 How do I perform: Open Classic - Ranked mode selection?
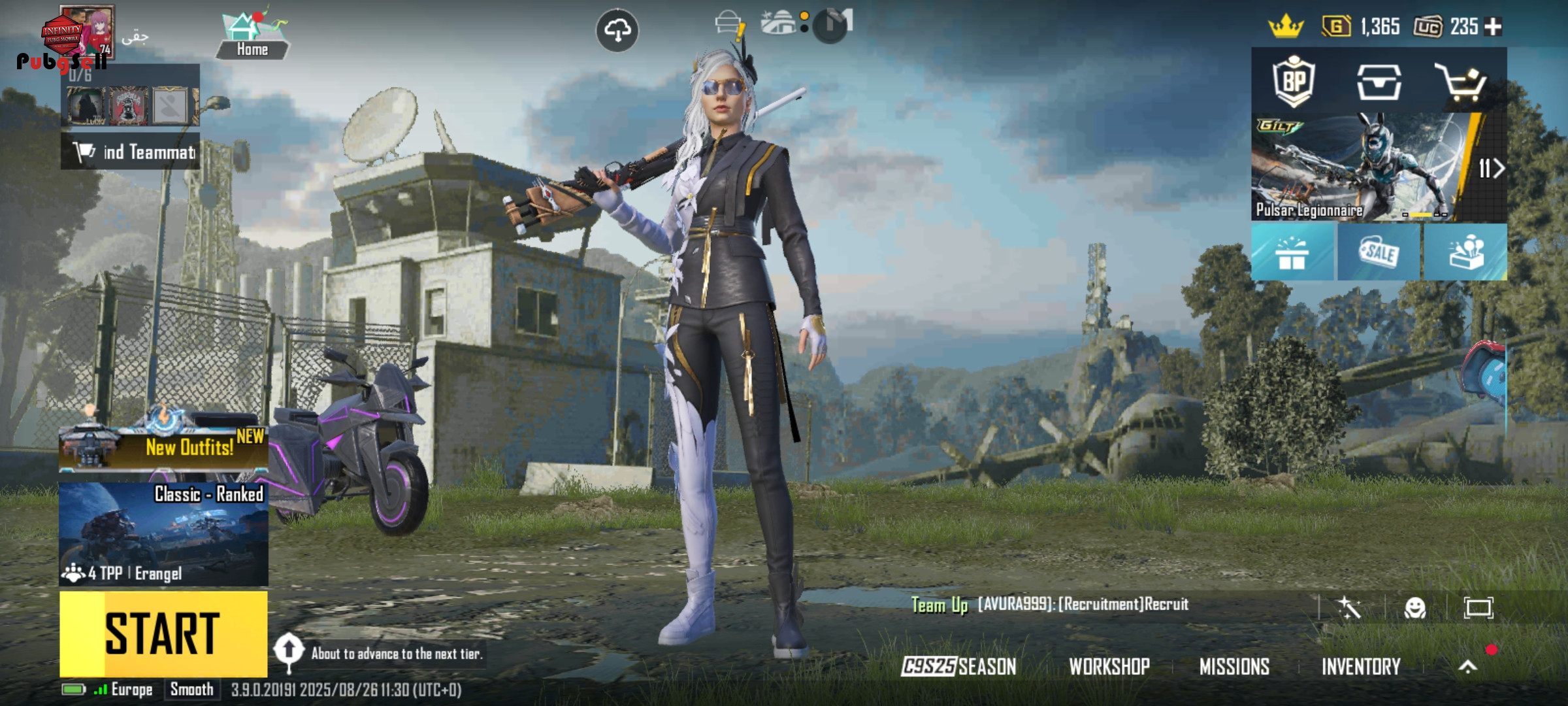163,534
